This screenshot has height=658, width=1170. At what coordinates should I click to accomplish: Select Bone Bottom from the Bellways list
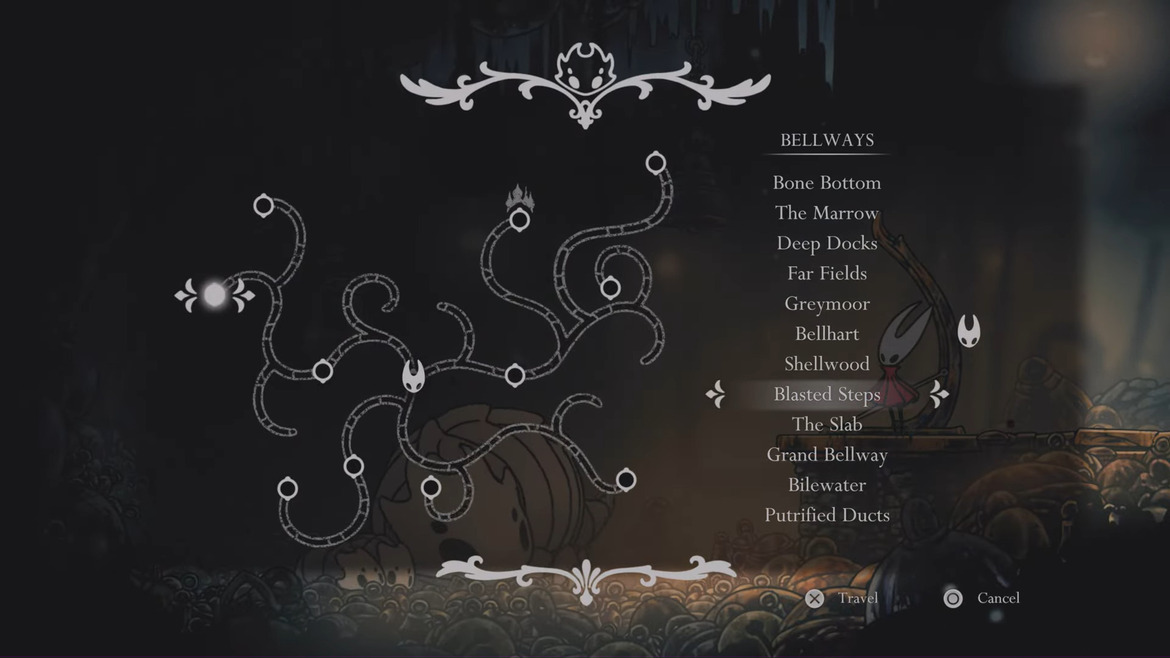tap(826, 183)
